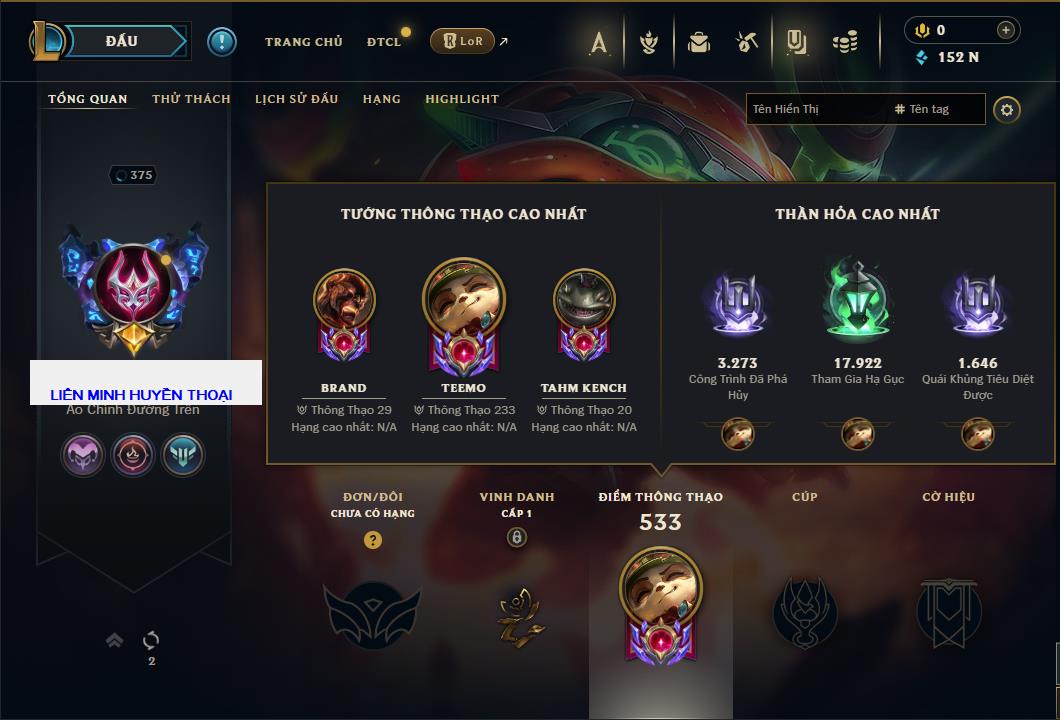This screenshot has height=720, width=1060.
Task: Pick the Tahm Kench mastery portrait
Action: pyautogui.click(x=584, y=302)
